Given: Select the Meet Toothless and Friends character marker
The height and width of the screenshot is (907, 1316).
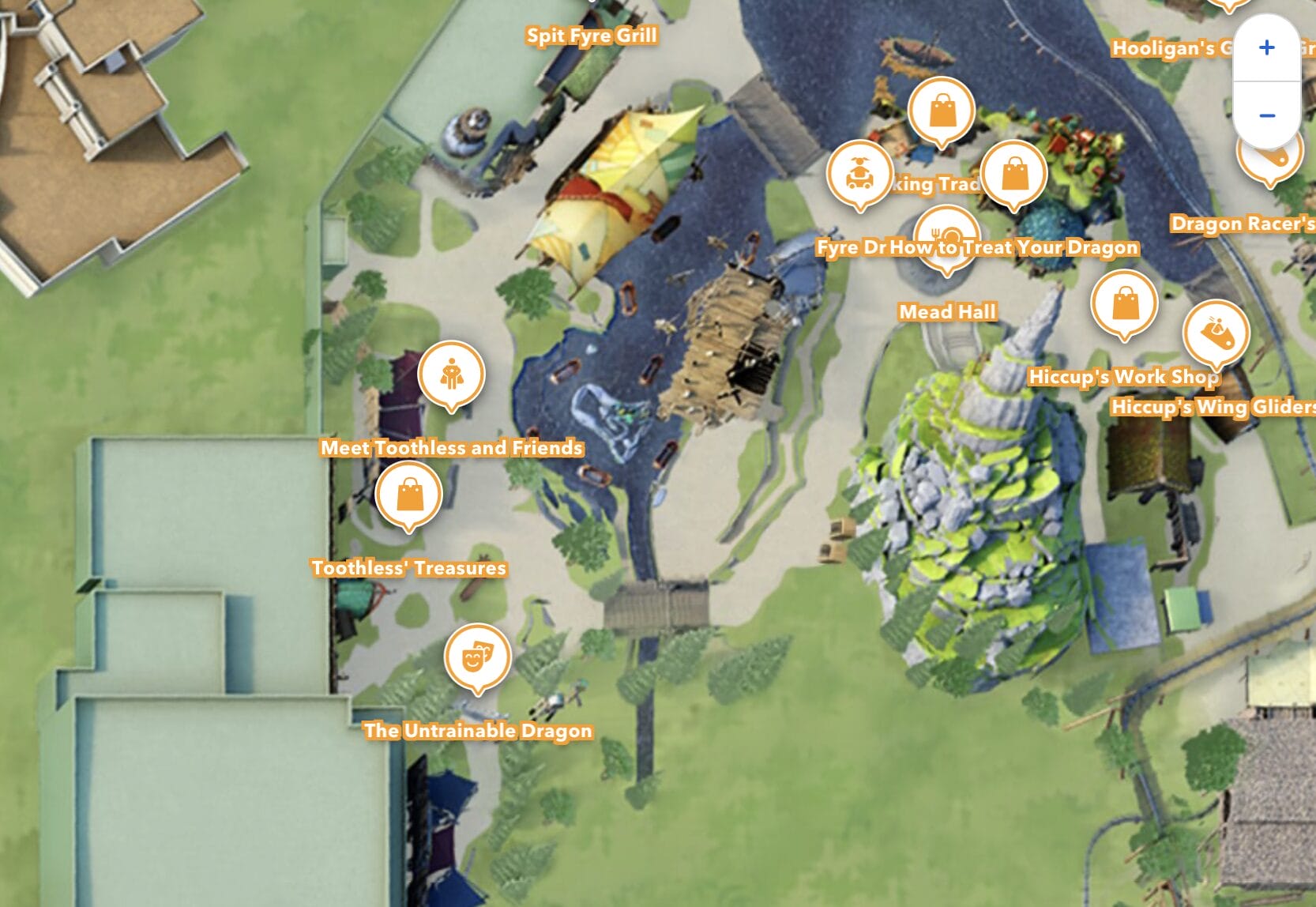Looking at the screenshot, I should click(451, 373).
